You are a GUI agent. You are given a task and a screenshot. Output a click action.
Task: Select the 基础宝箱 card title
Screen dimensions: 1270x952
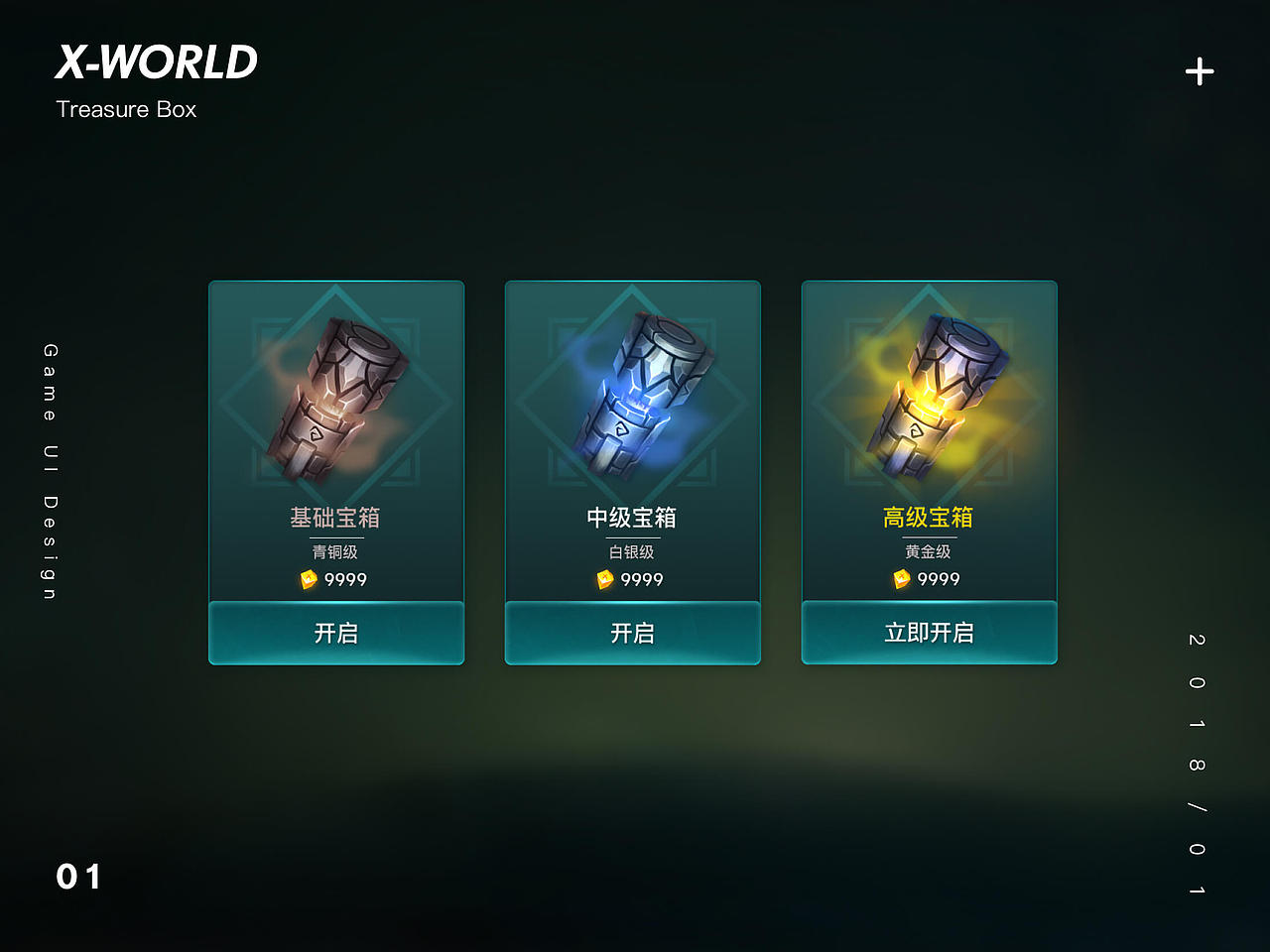[x=336, y=517]
